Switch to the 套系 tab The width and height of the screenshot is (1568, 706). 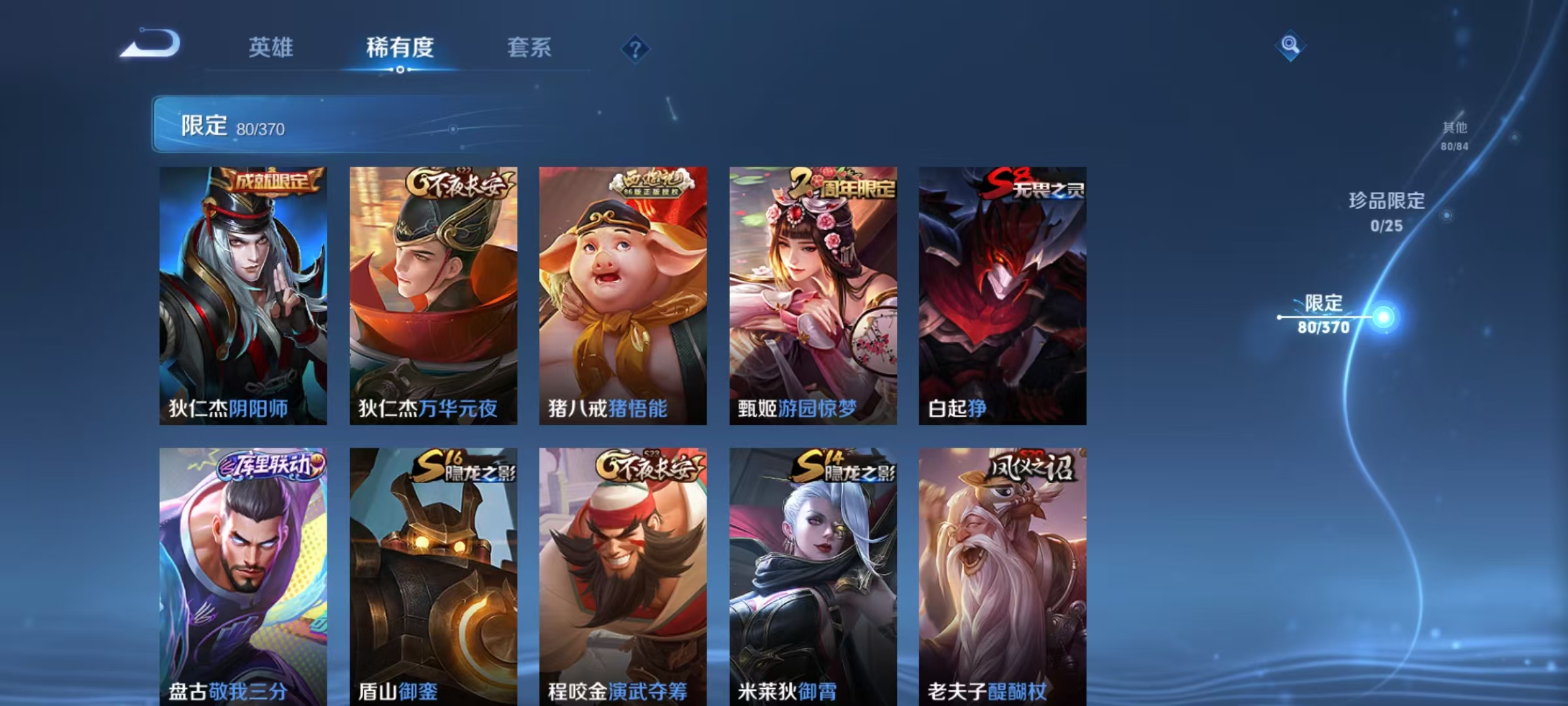[x=529, y=47]
